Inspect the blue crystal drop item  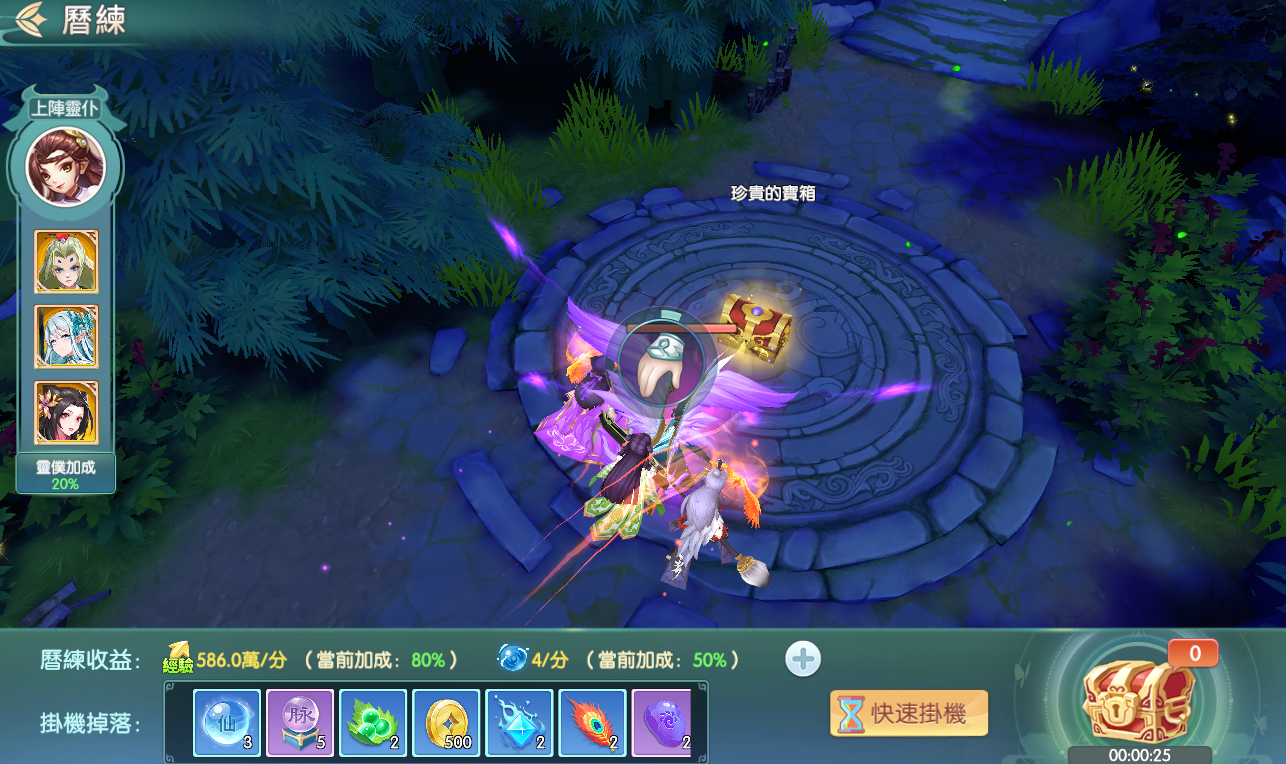pos(519,722)
